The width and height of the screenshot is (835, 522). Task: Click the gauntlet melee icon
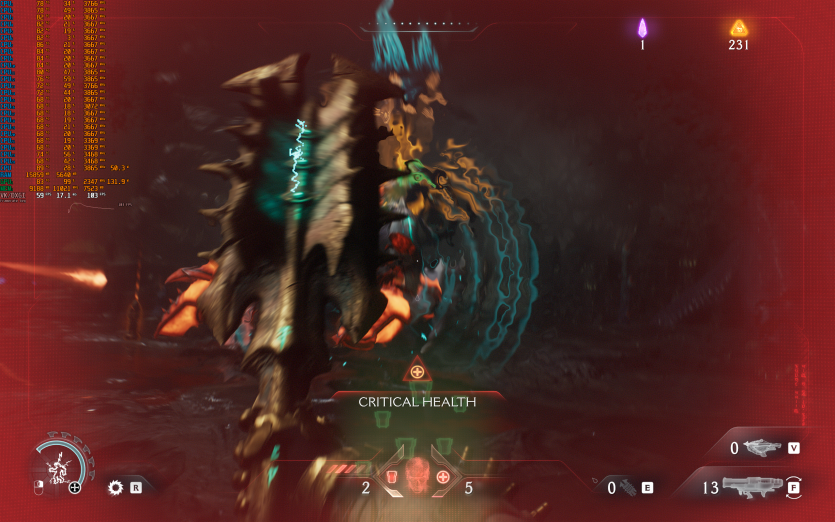[x=626, y=487]
